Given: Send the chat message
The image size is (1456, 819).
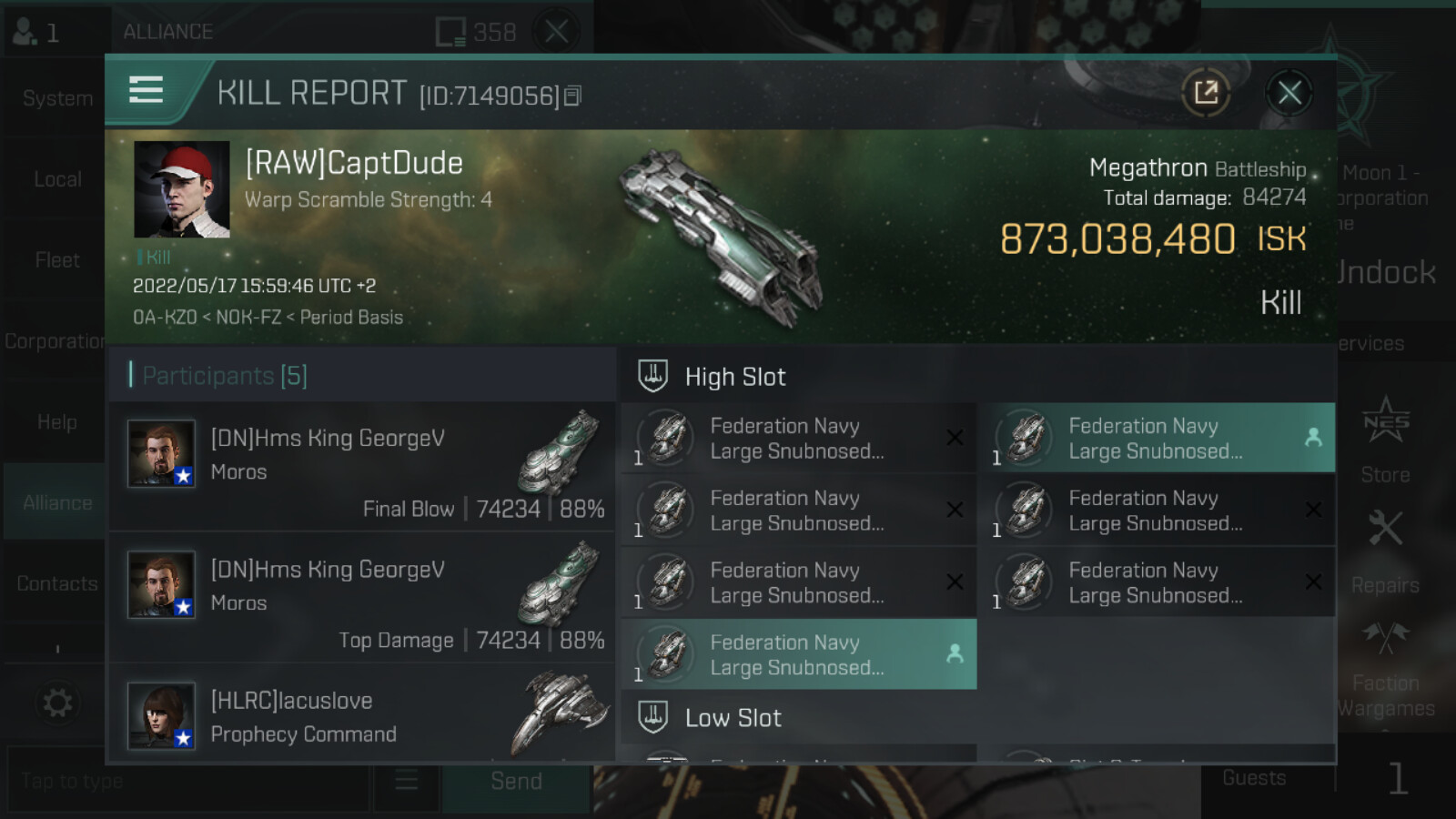Looking at the screenshot, I should coord(516,781).
